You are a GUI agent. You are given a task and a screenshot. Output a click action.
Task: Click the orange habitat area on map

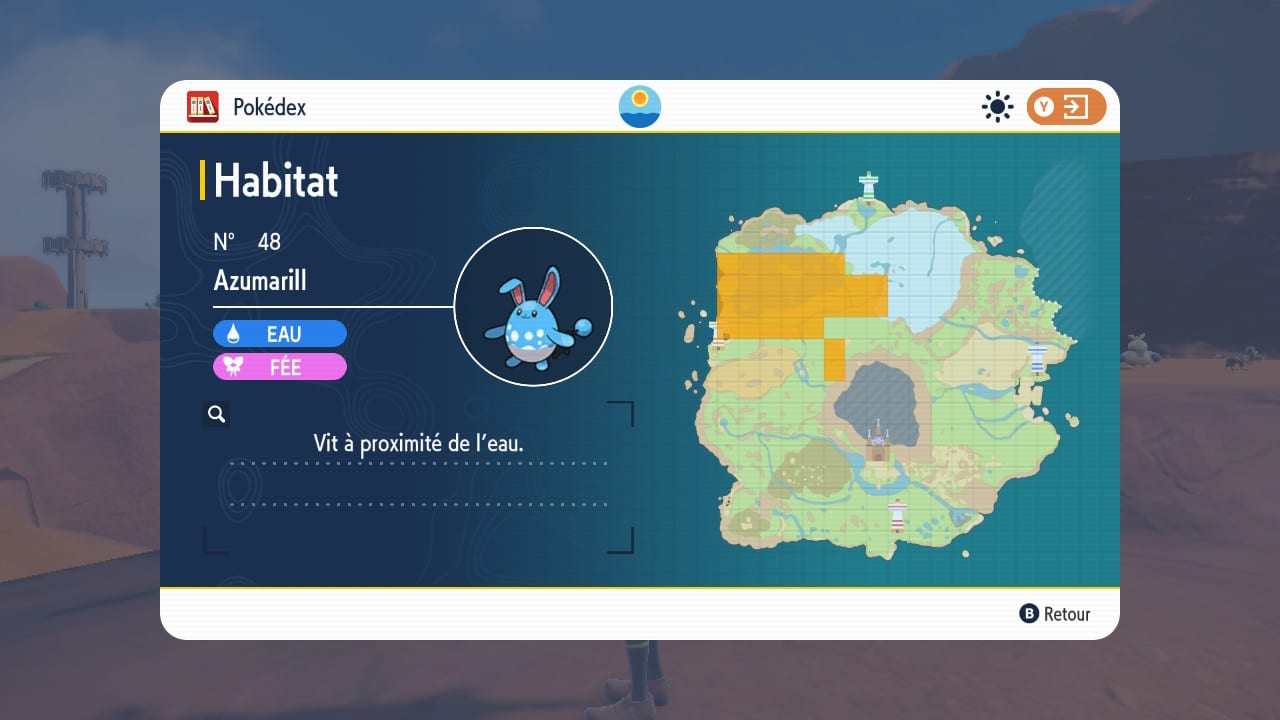(x=790, y=295)
